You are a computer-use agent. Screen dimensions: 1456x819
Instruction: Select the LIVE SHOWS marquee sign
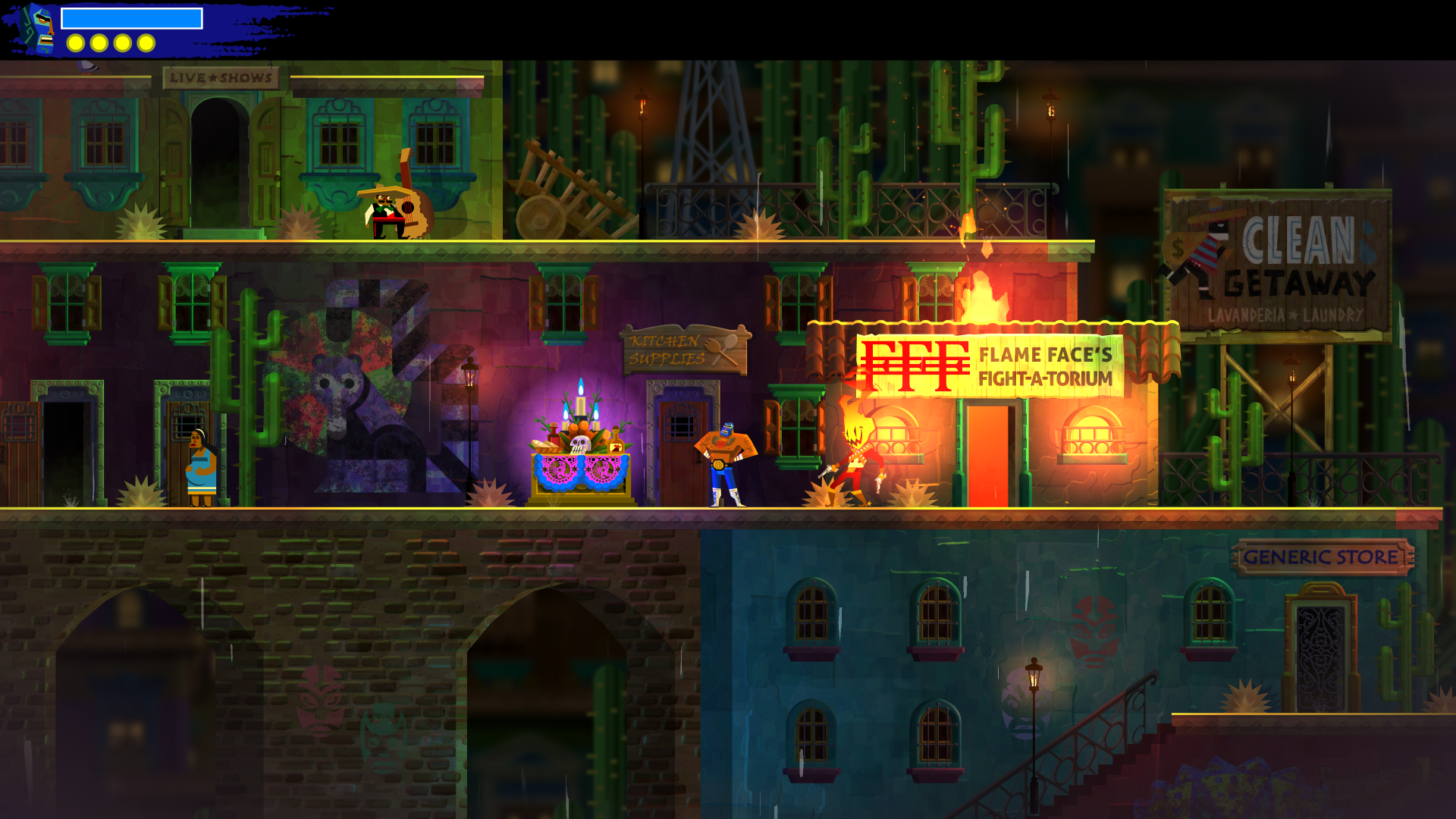(x=220, y=77)
